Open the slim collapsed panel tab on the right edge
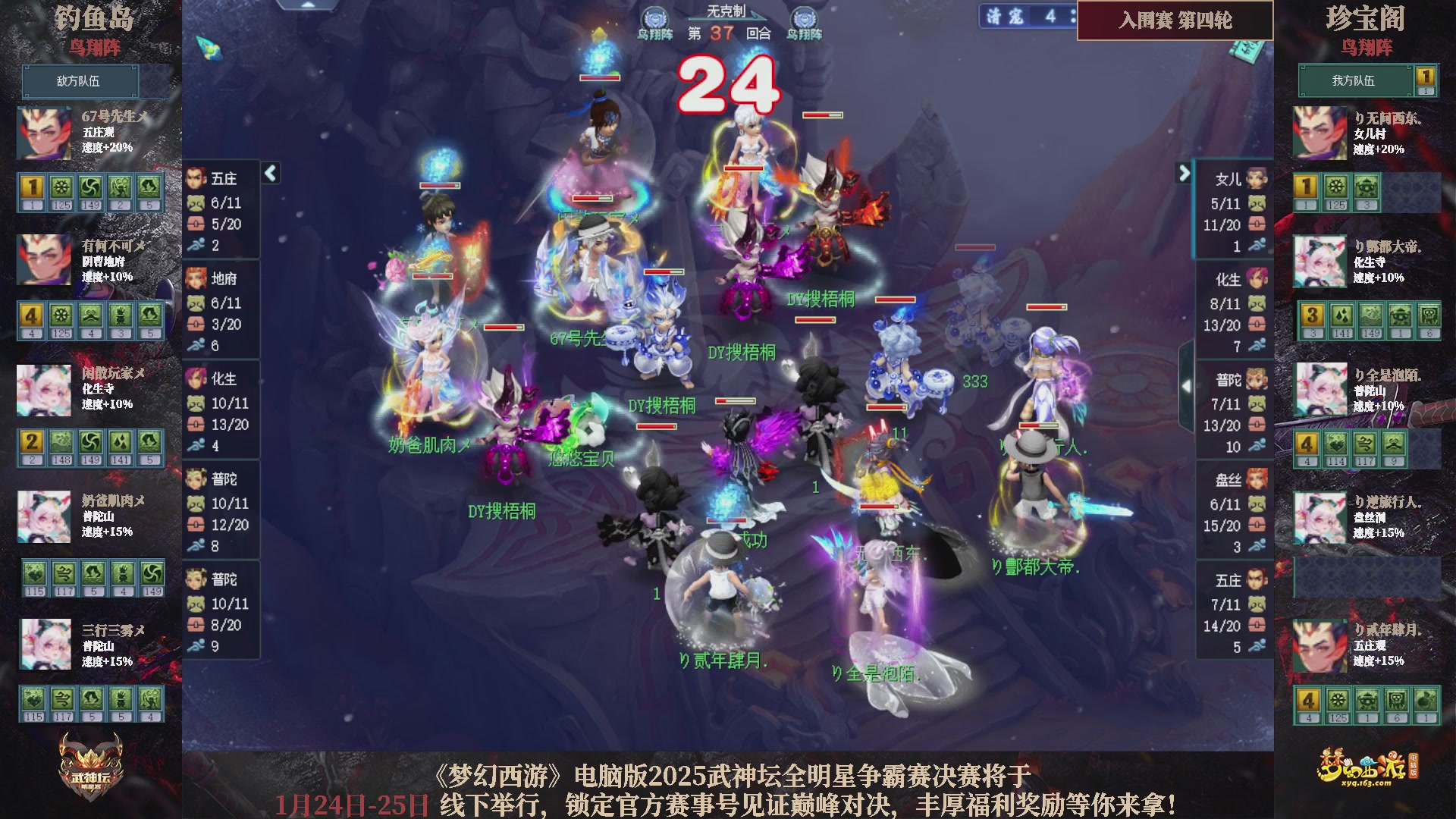 pyautogui.click(x=1187, y=385)
